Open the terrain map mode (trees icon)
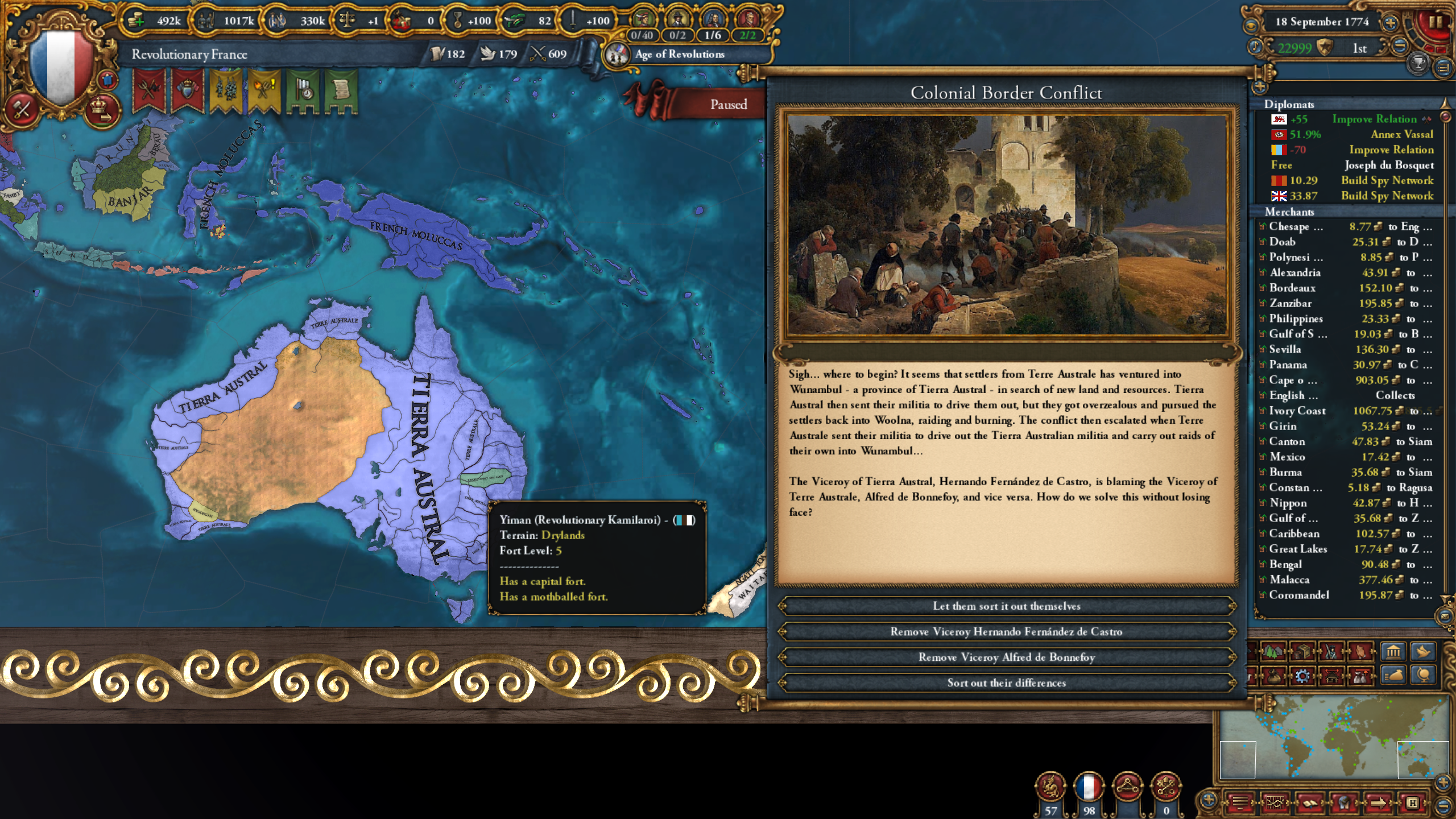1456x819 pixels. coord(1273,652)
